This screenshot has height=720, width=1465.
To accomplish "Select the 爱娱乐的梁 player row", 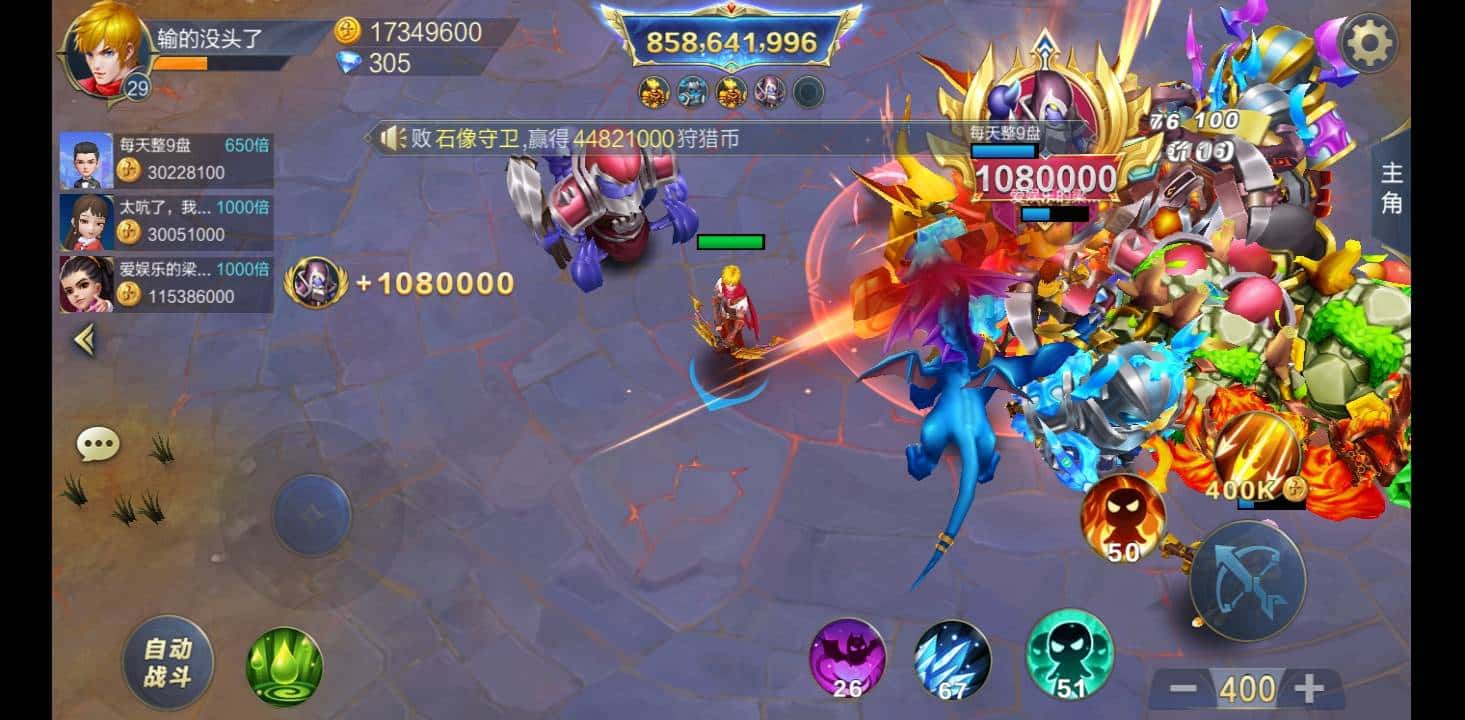I will tap(166, 283).
